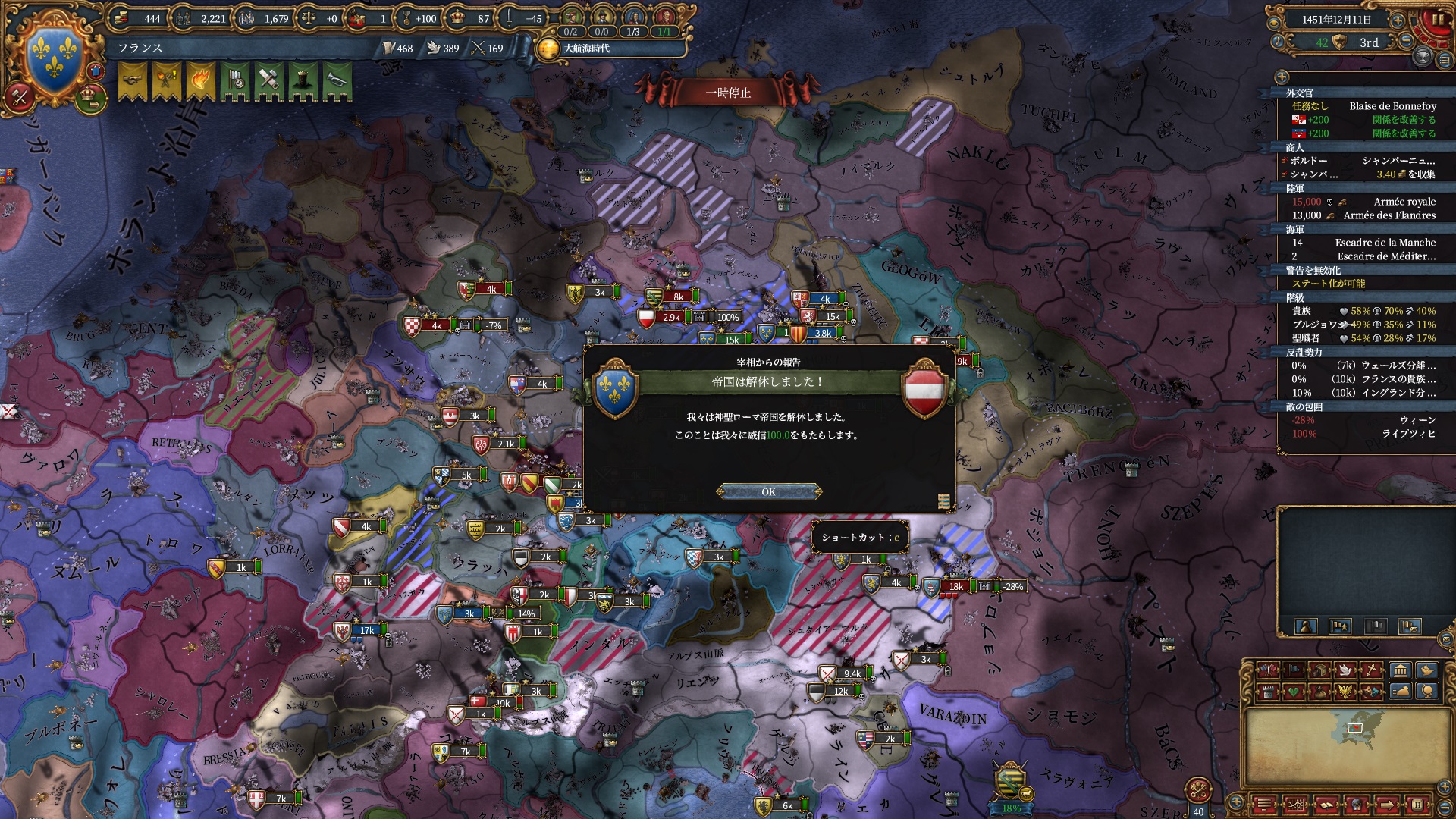This screenshot has height=819, width=1456.
Task: Click the handshake alert banner
Action: [x=133, y=81]
